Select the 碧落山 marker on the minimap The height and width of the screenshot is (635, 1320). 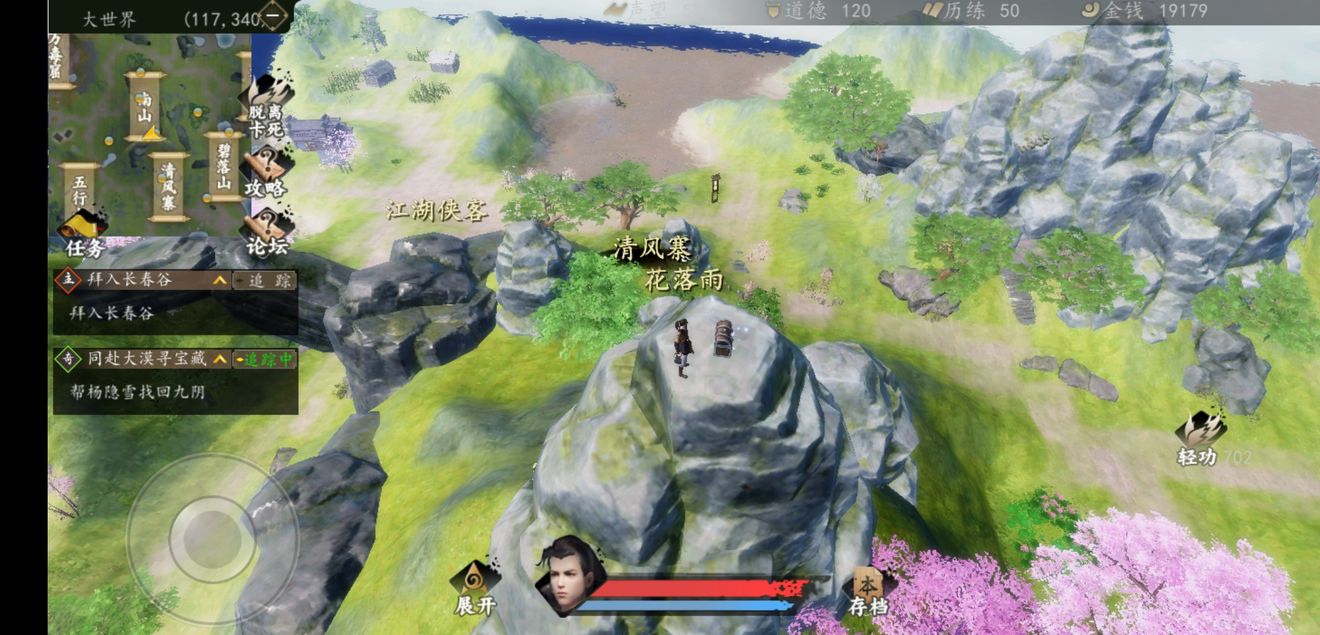coord(224,167)
